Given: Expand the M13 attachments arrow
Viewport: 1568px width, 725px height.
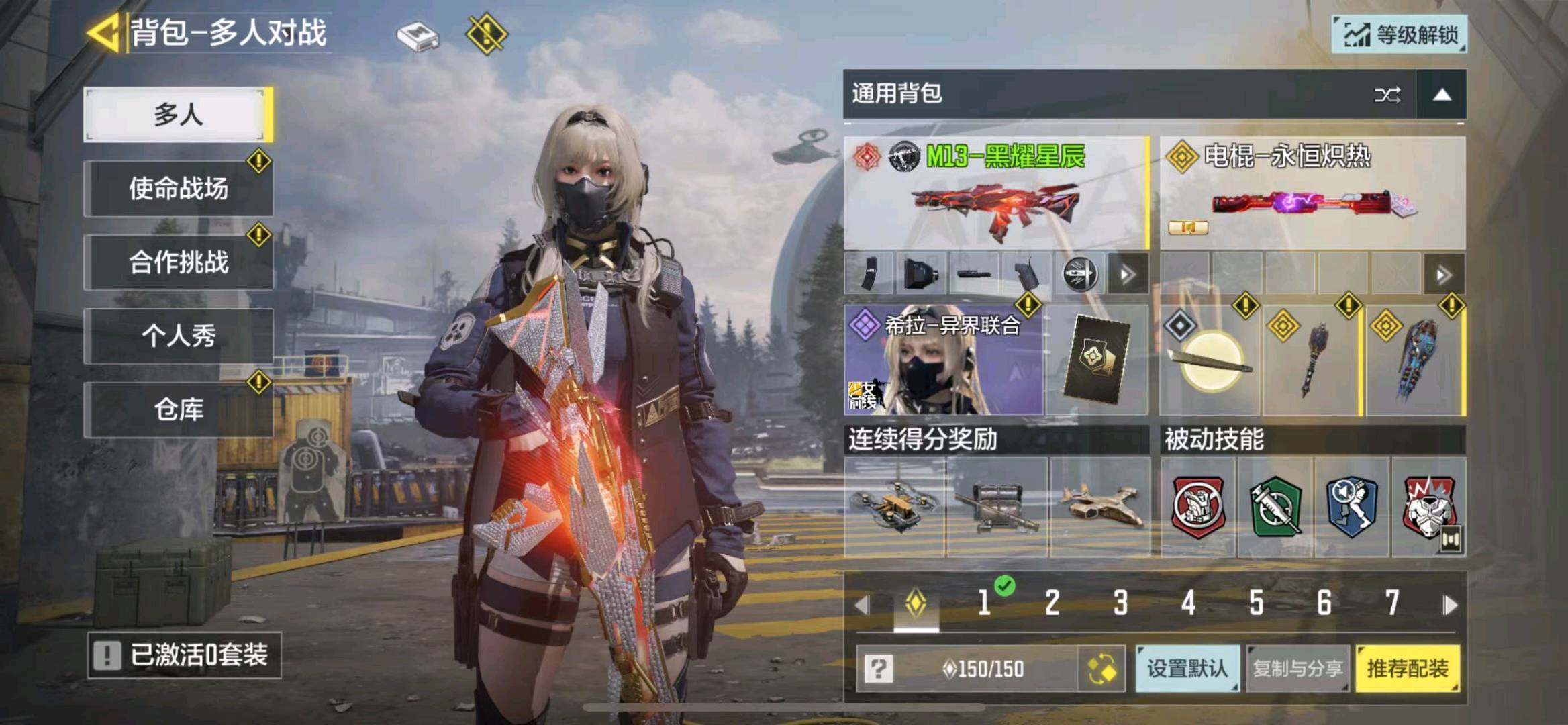Looking at the screenshot, I should (x=1128, y=275).
